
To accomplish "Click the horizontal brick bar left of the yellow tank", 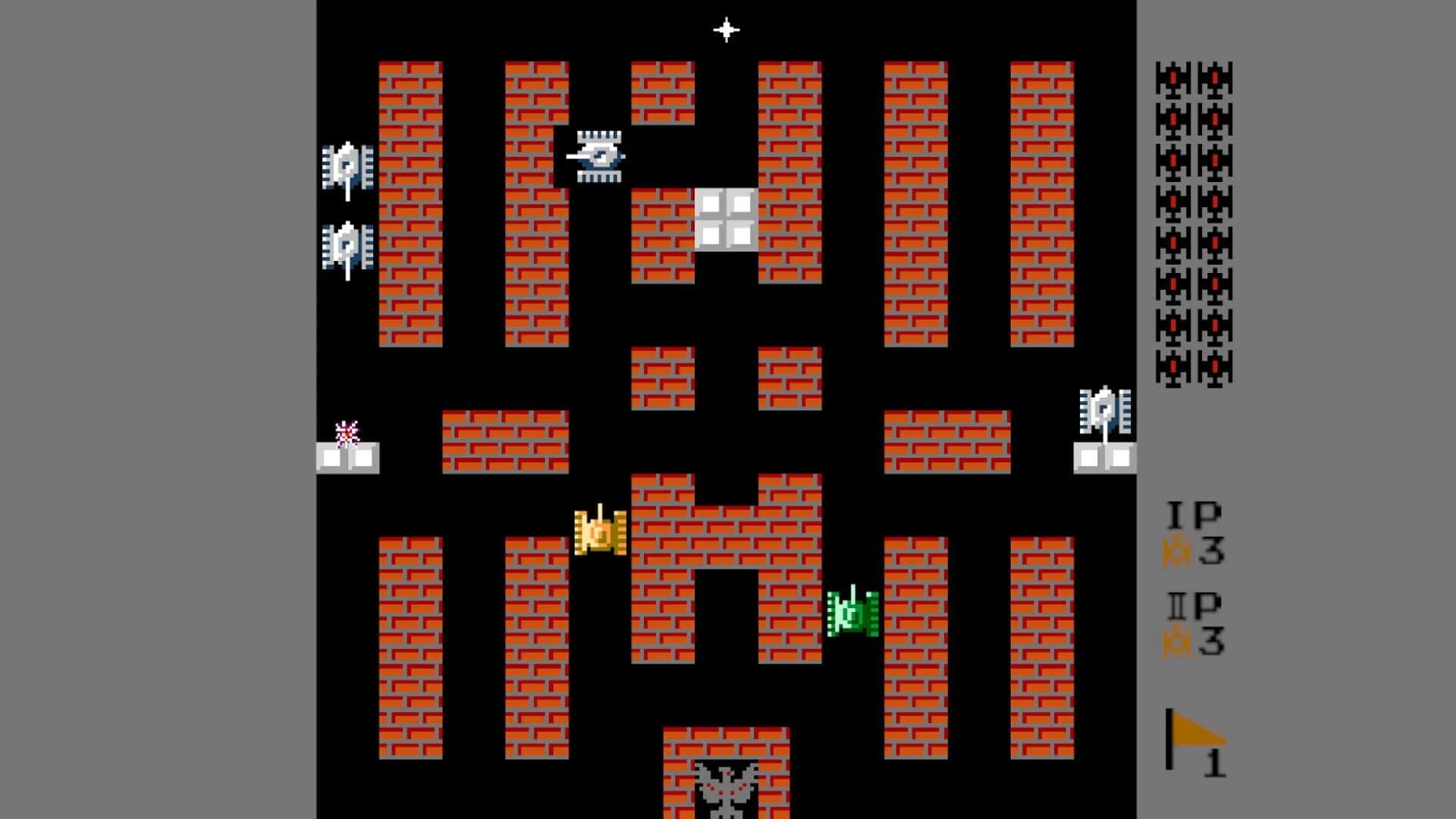I will coord(504,440).
